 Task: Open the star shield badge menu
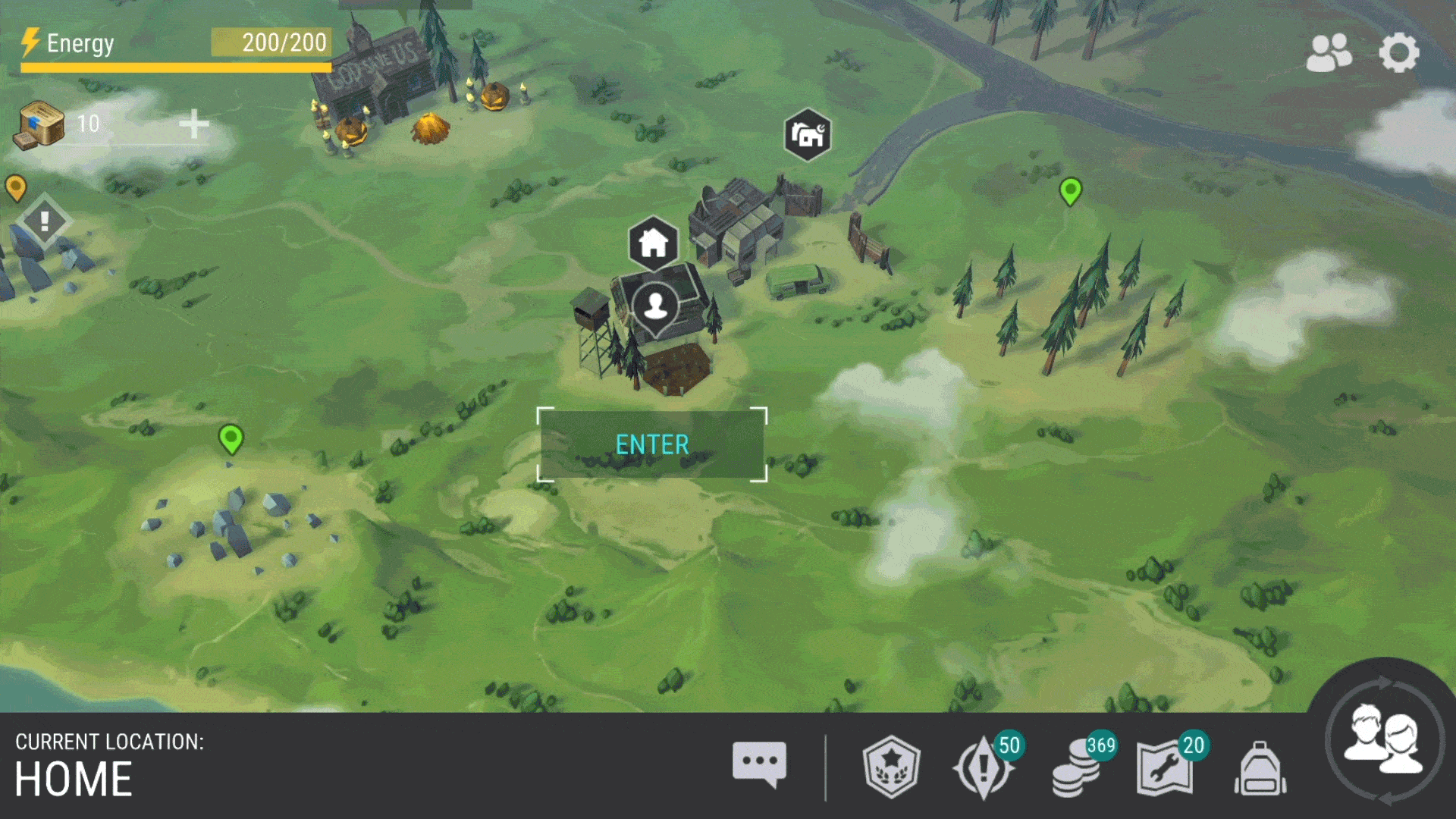[x=892, y=767]
